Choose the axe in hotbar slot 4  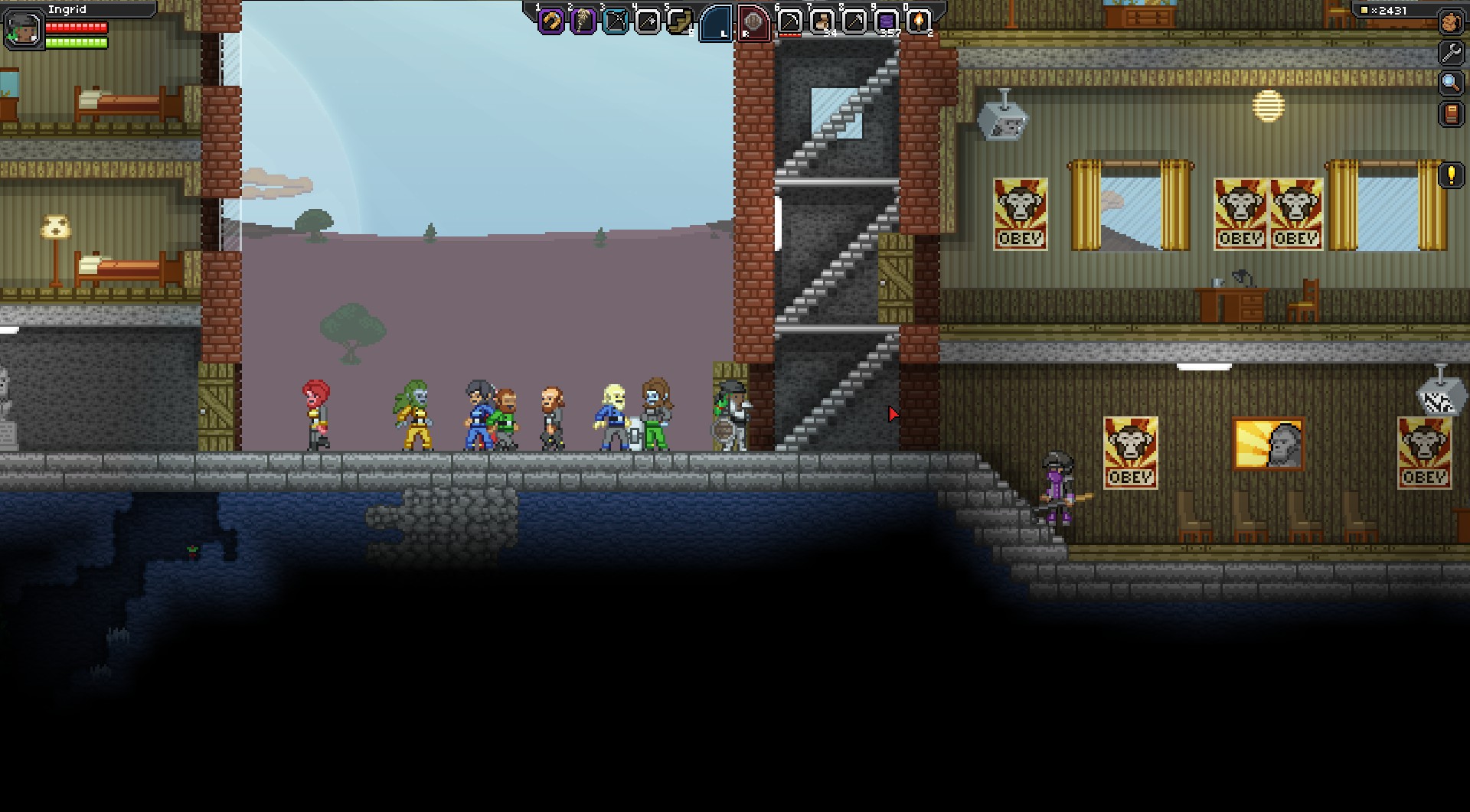(647, 22)
